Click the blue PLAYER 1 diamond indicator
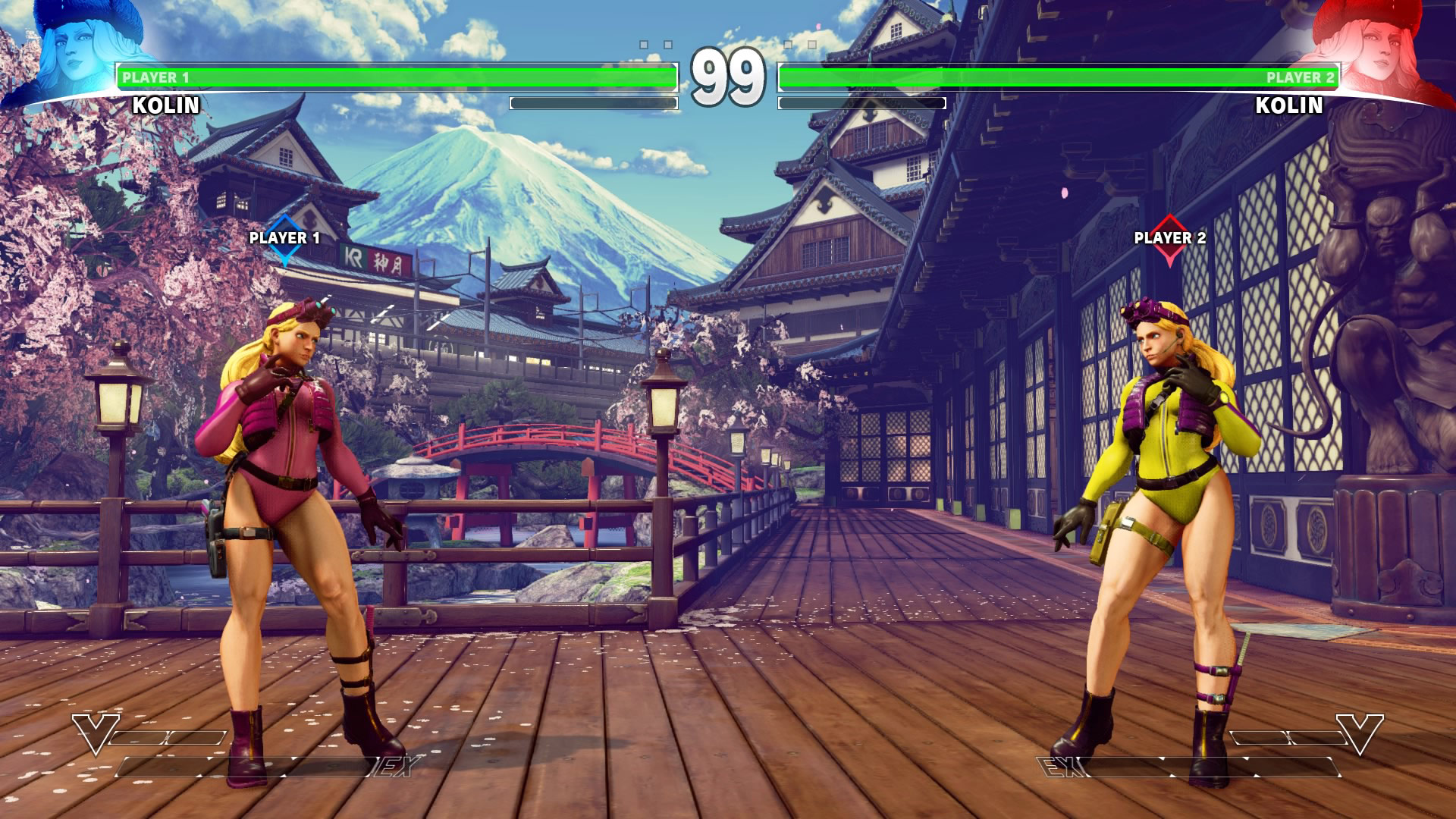 coord(284,243)
